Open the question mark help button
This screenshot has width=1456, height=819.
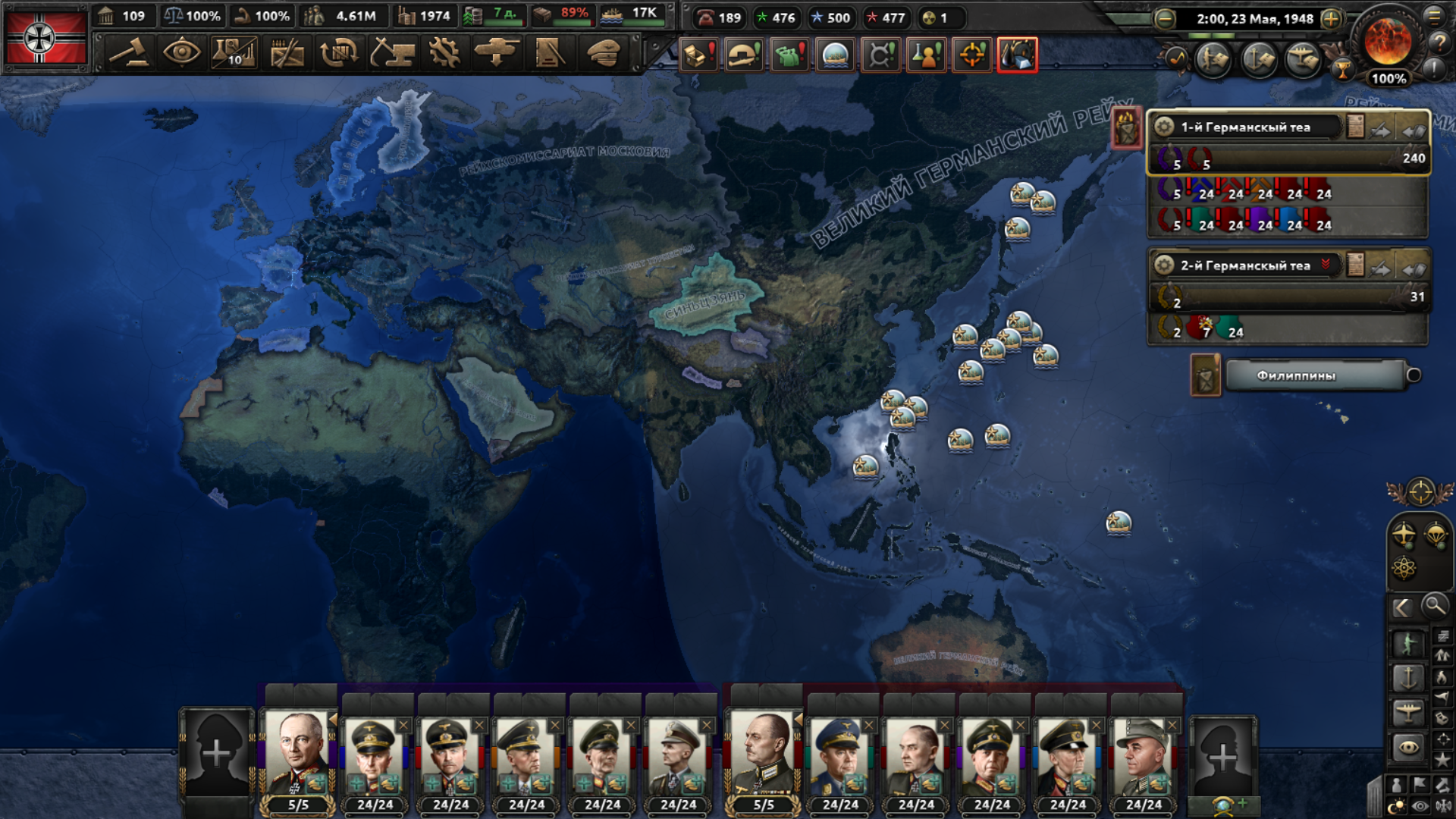click(x=1439, y=43)
